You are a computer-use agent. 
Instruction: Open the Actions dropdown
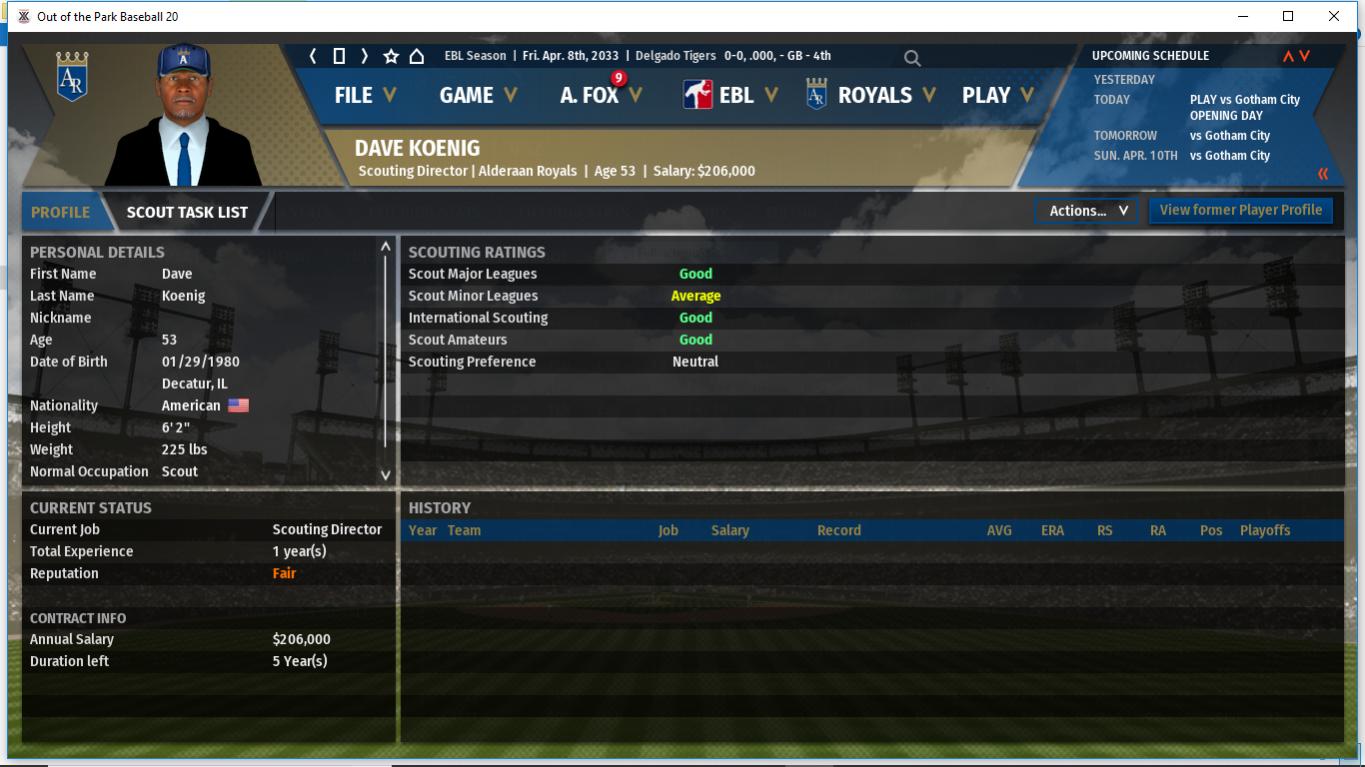pos(1087,210)
